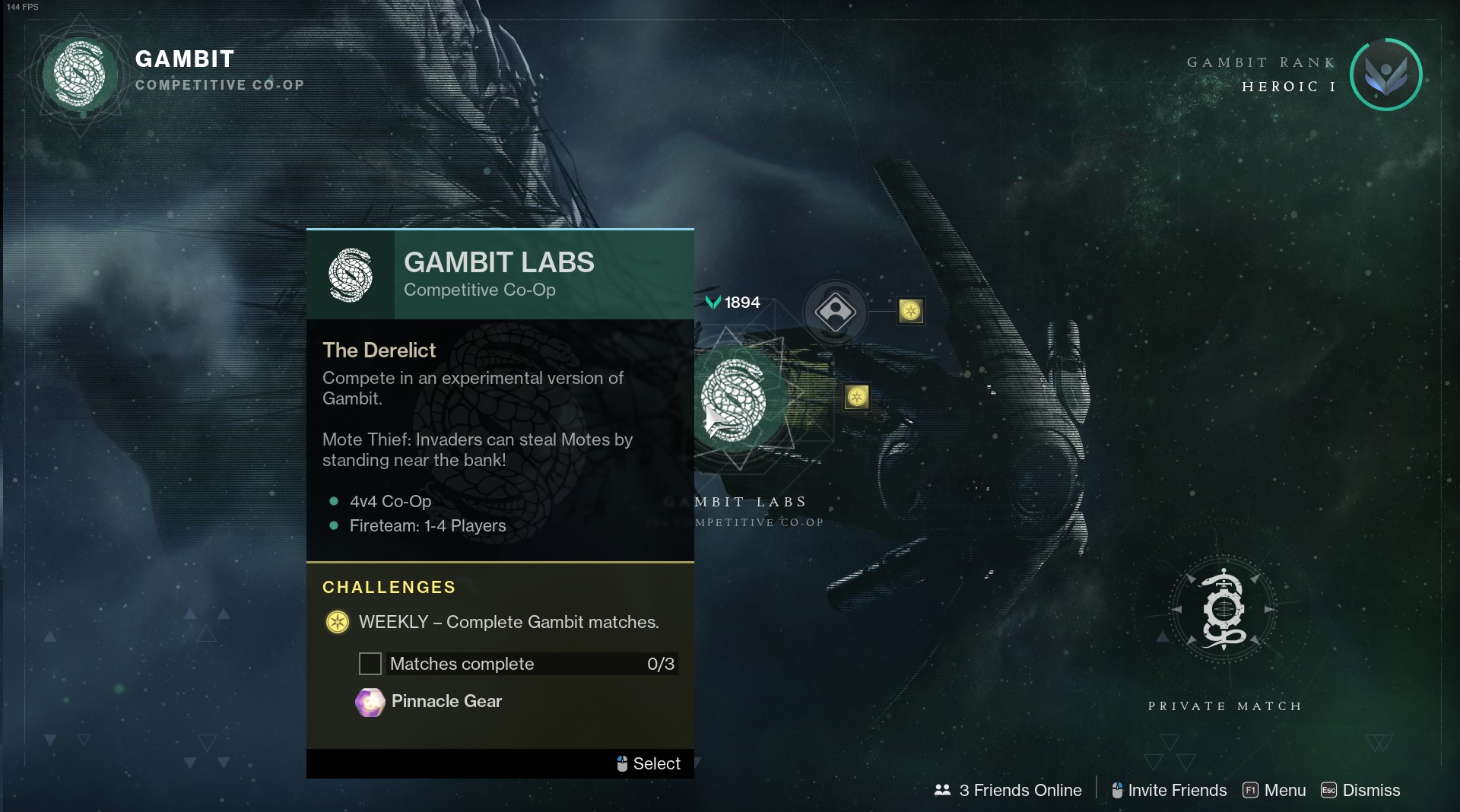Inspect the Pinnacle Gear reward engram icon

370,702
